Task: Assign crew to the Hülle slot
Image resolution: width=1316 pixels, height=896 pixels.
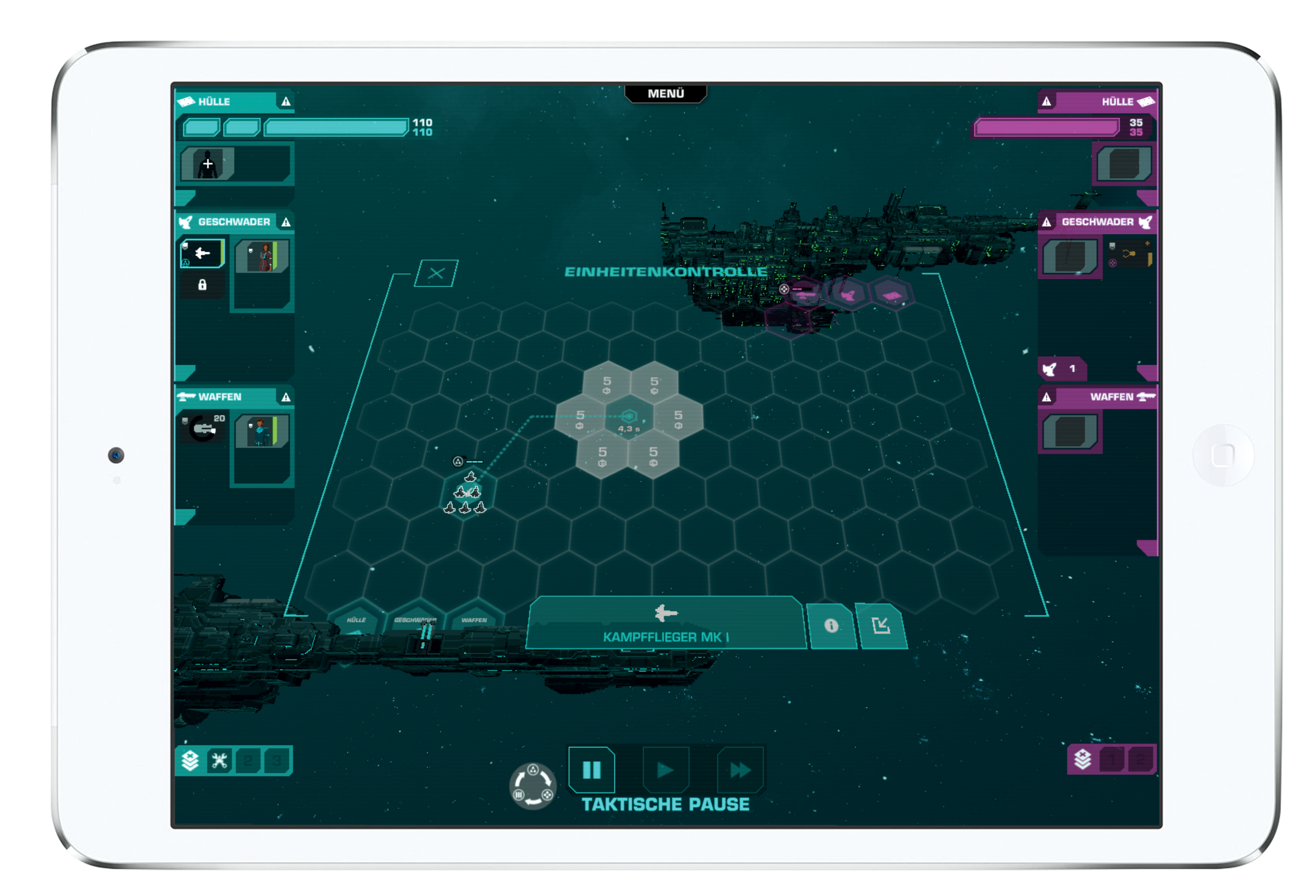Action: pos(208,164)
